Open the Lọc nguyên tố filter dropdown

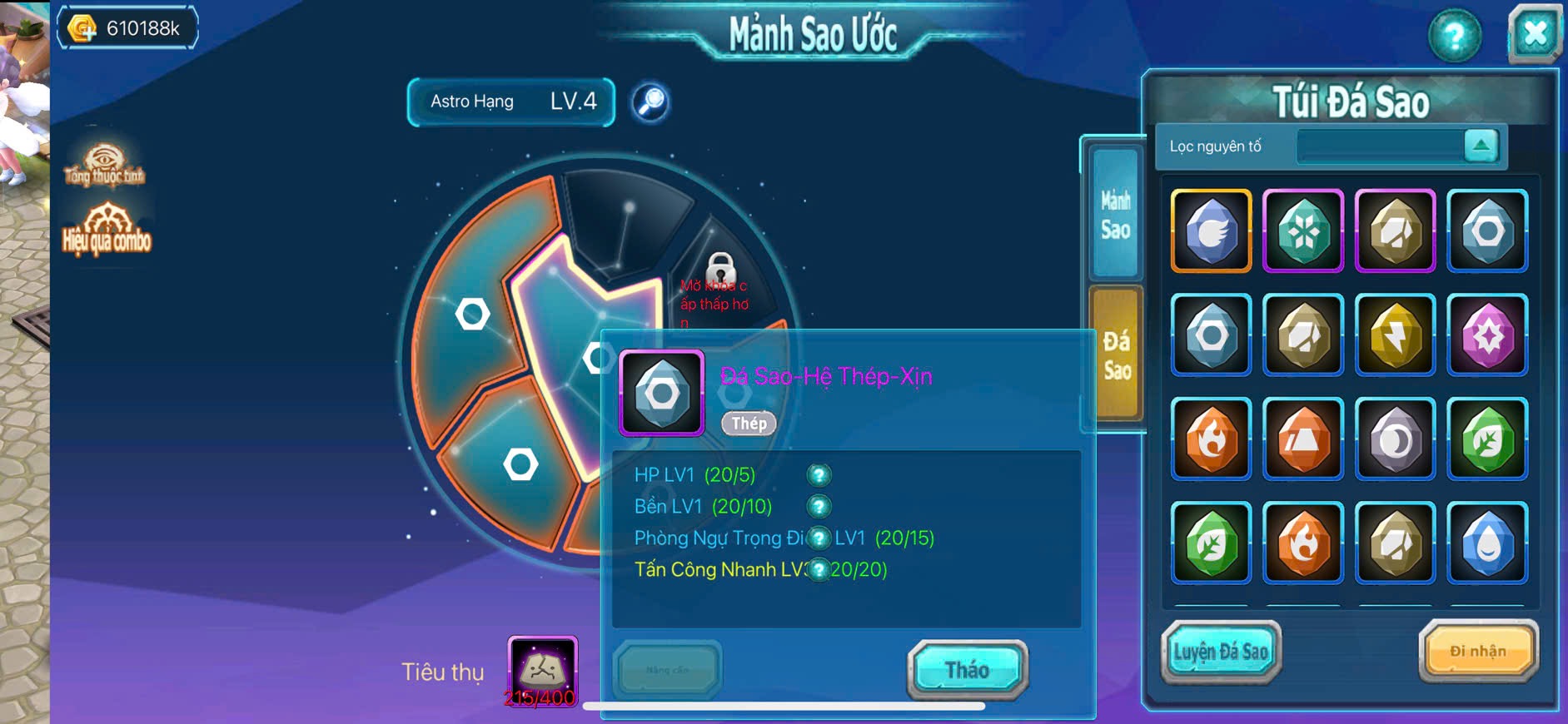click(x=1480, y=146)
